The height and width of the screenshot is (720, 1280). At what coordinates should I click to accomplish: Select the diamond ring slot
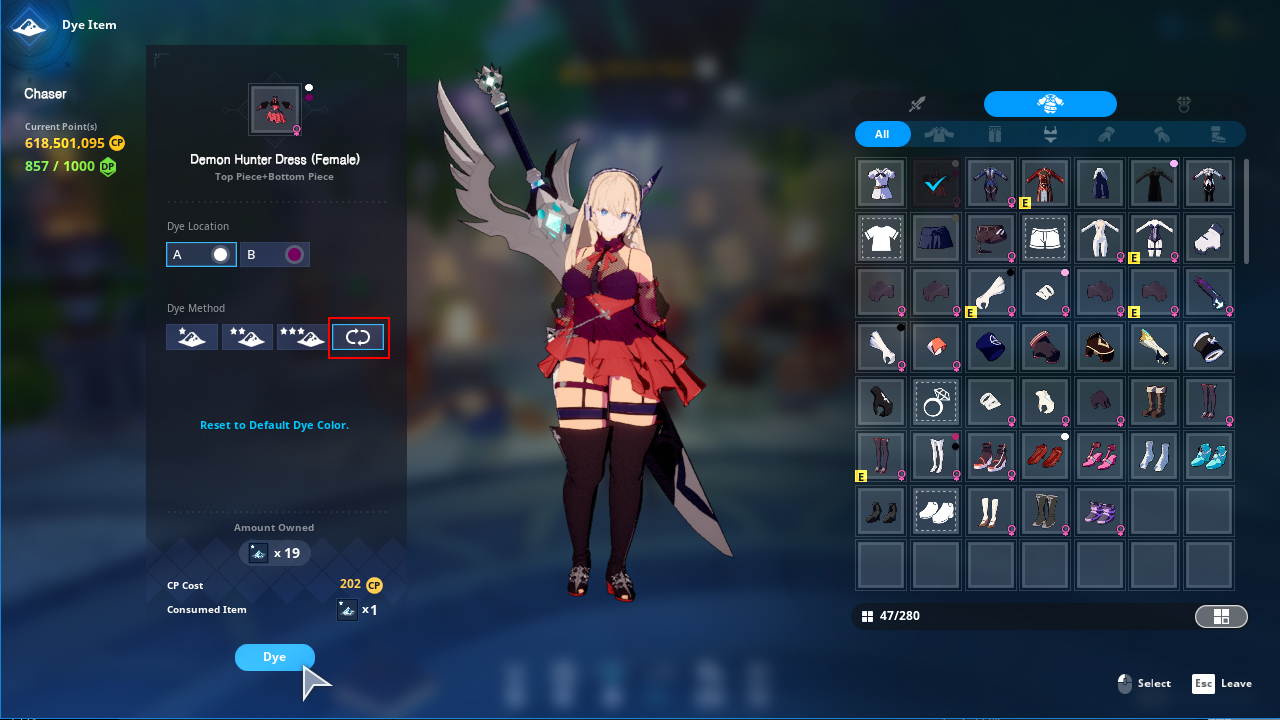(936, 401)
